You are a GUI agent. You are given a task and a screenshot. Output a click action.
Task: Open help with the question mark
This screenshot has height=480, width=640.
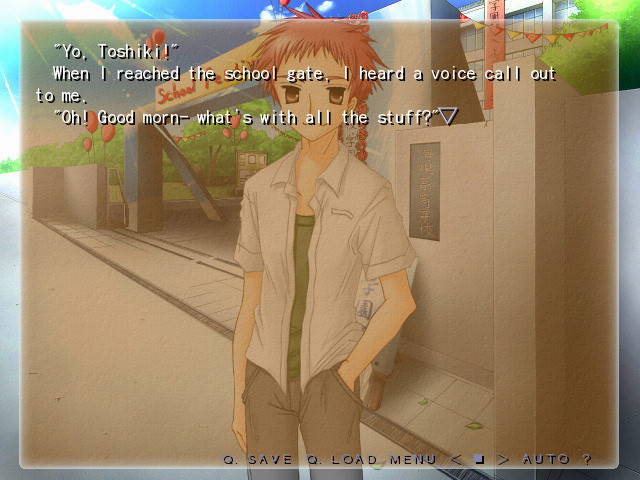click(587, 459)
